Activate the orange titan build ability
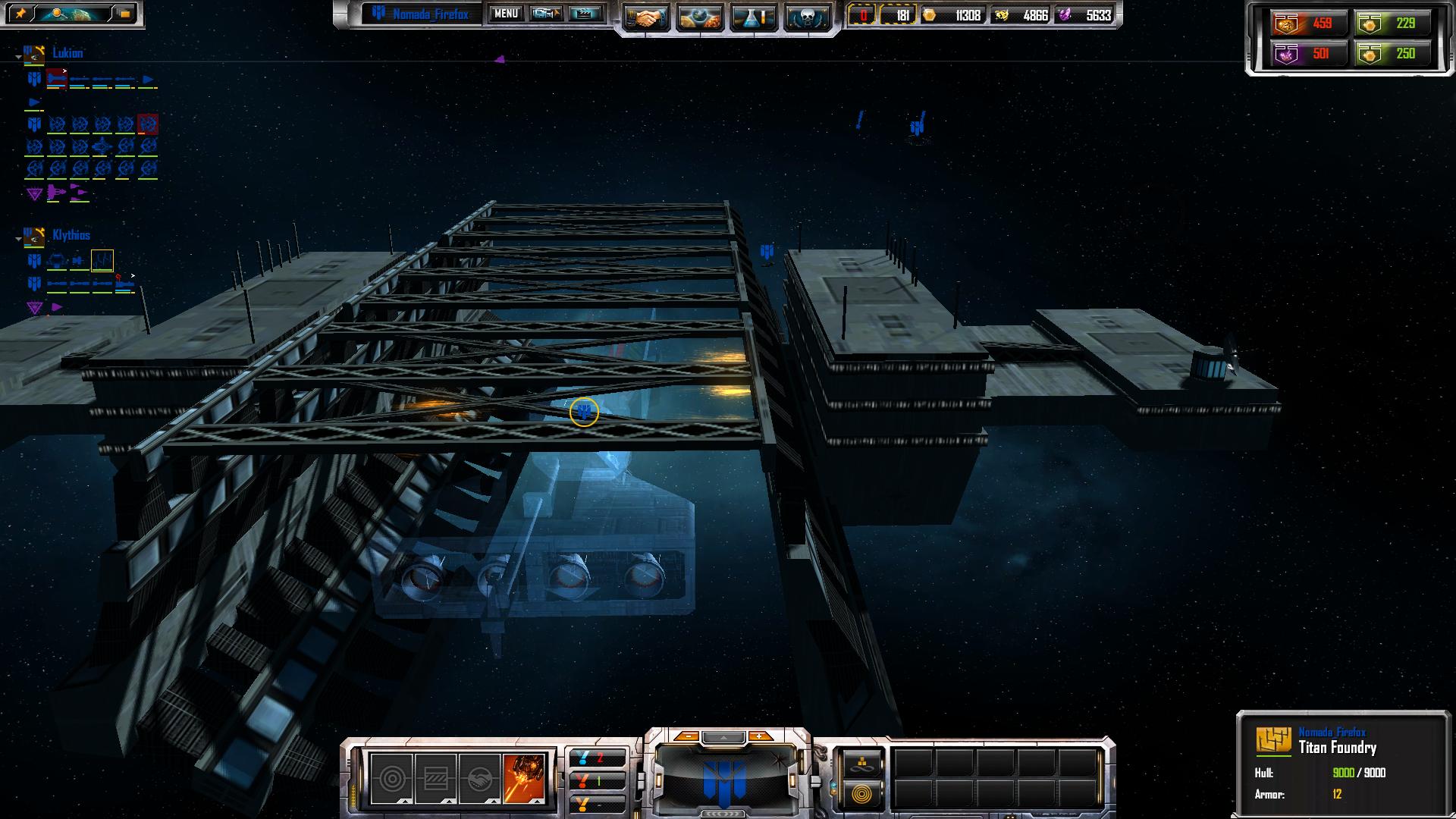Image resolution: width=1456 pixels, height=819 pixels. pos(524,778)
